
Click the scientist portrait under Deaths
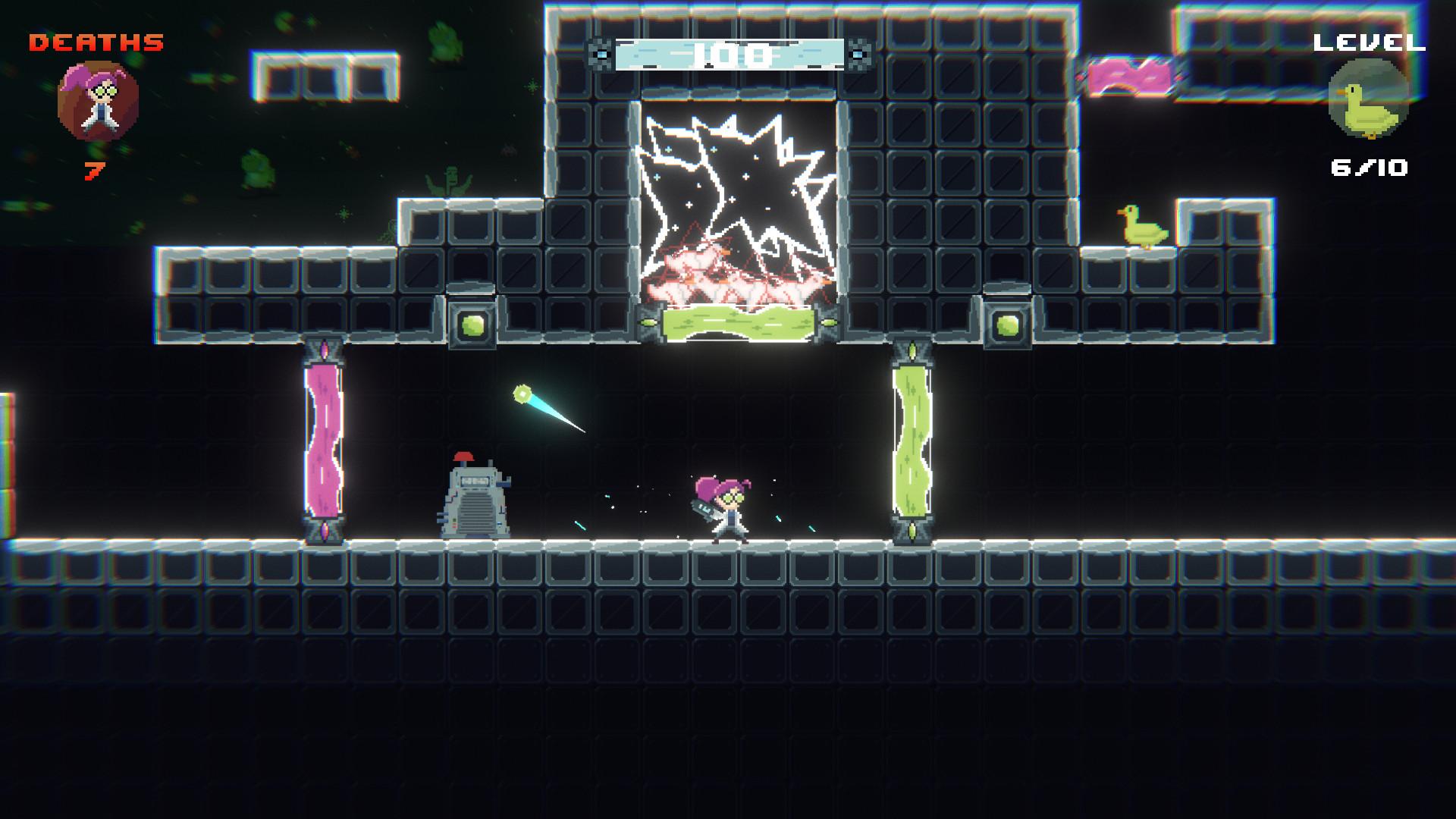coord(98,102)
